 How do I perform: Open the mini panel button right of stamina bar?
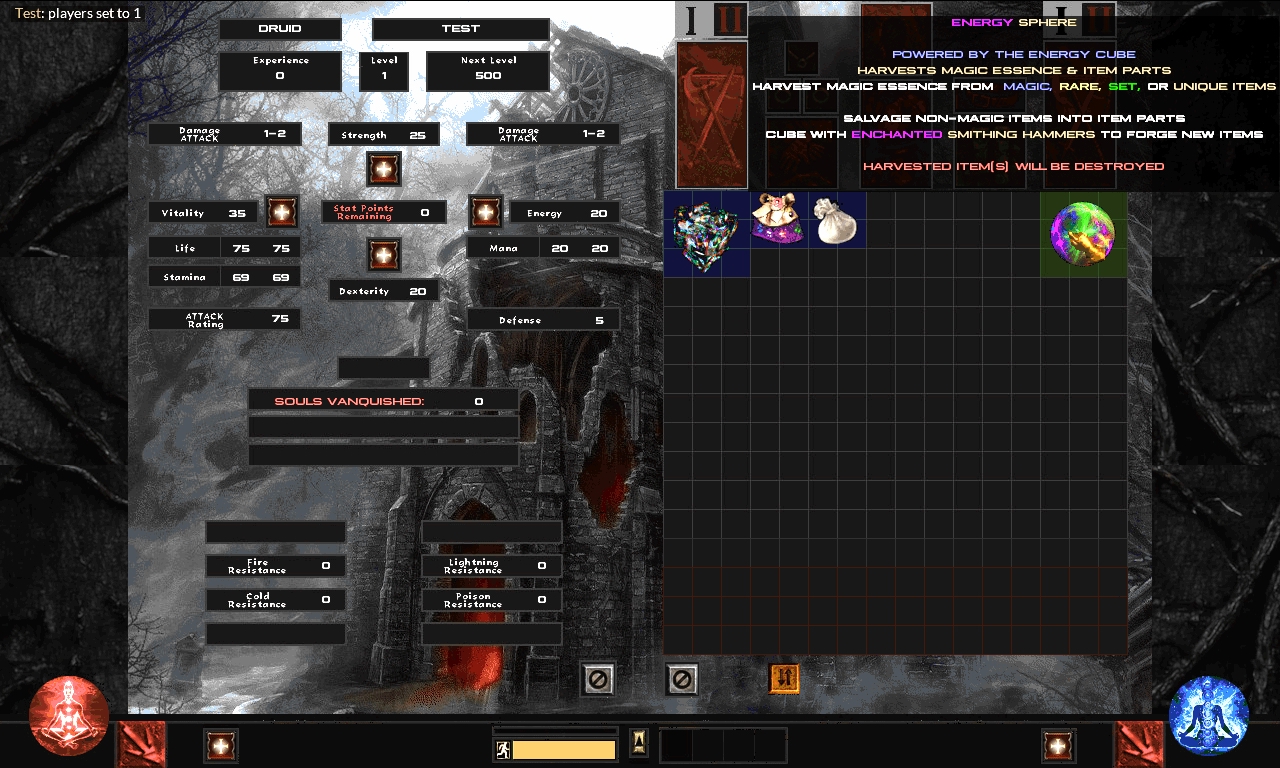pyautogui.click(x=638, y=743)
